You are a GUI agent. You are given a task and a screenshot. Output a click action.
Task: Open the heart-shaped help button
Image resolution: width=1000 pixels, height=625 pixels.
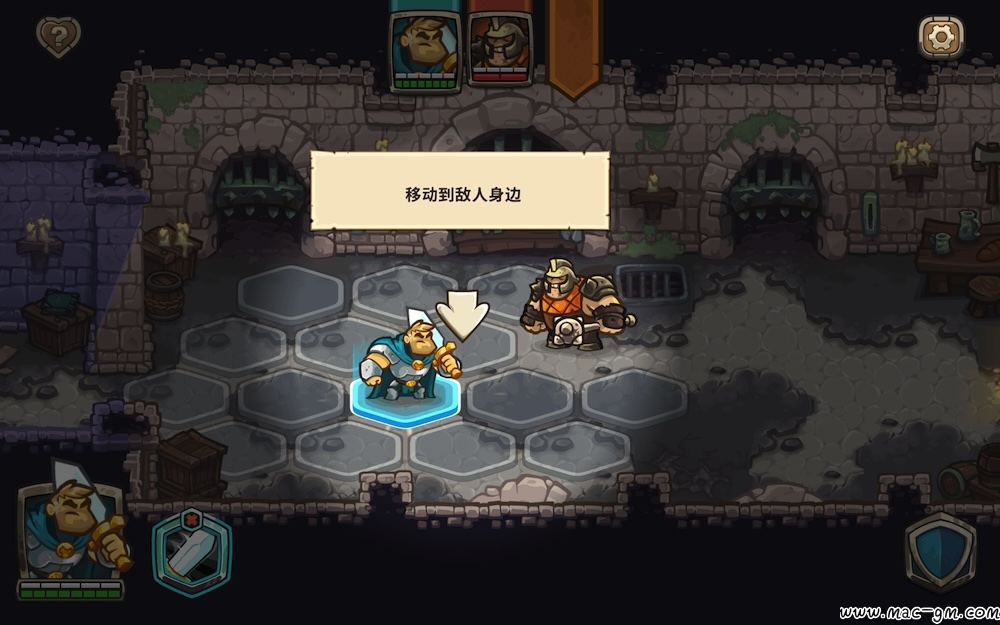coord(58,37)
